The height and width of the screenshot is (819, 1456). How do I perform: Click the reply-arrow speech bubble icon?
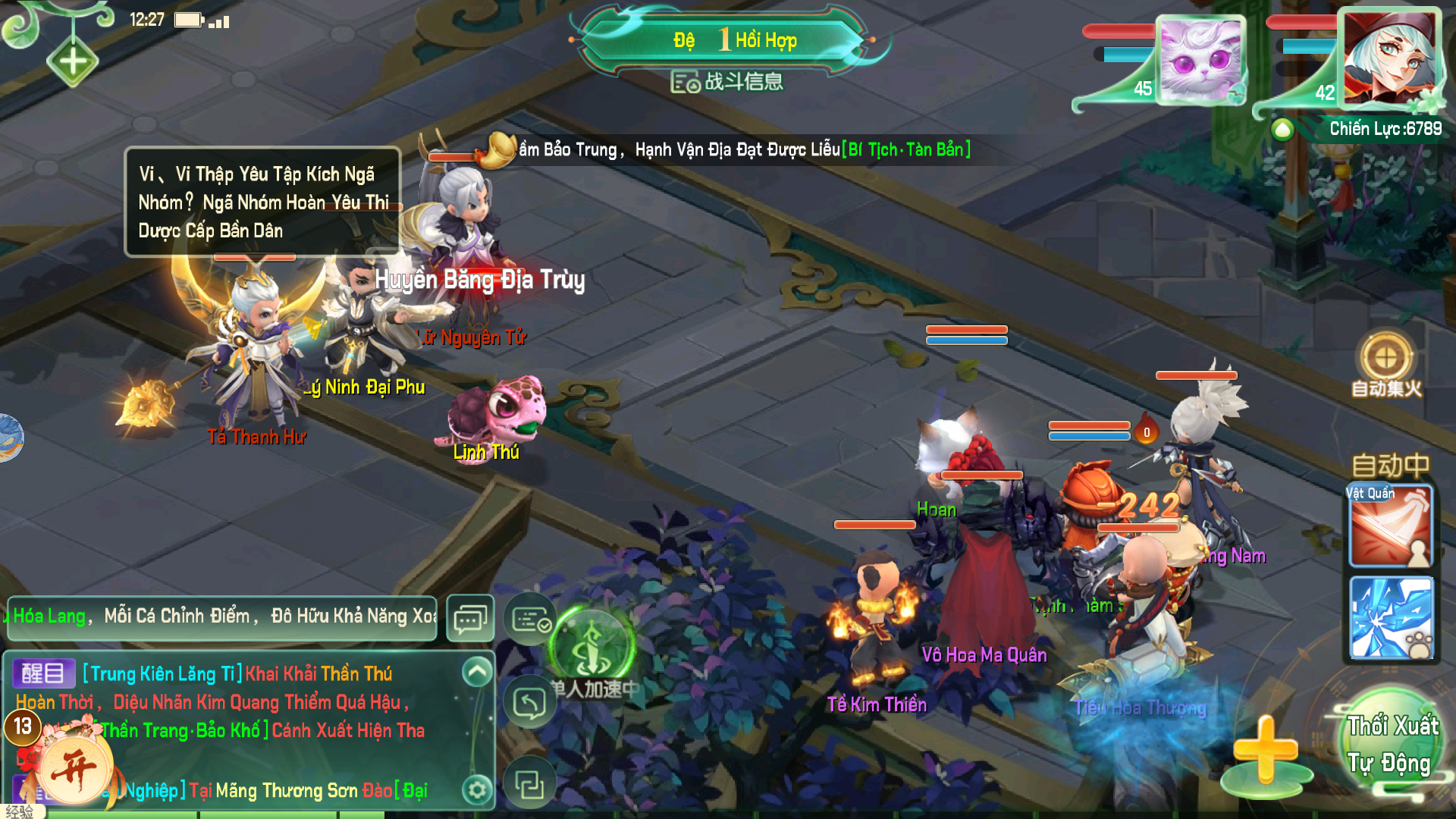click(529, 703)
